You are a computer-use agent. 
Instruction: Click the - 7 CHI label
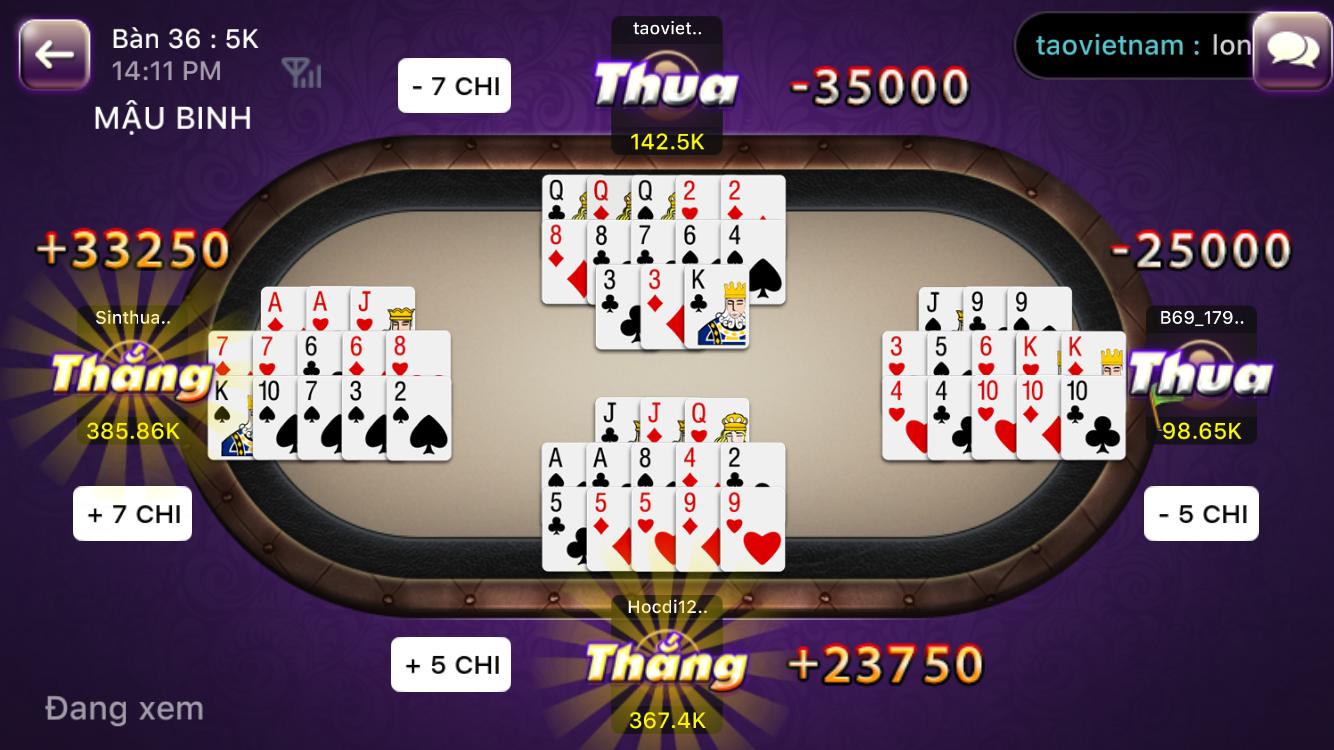454,84
